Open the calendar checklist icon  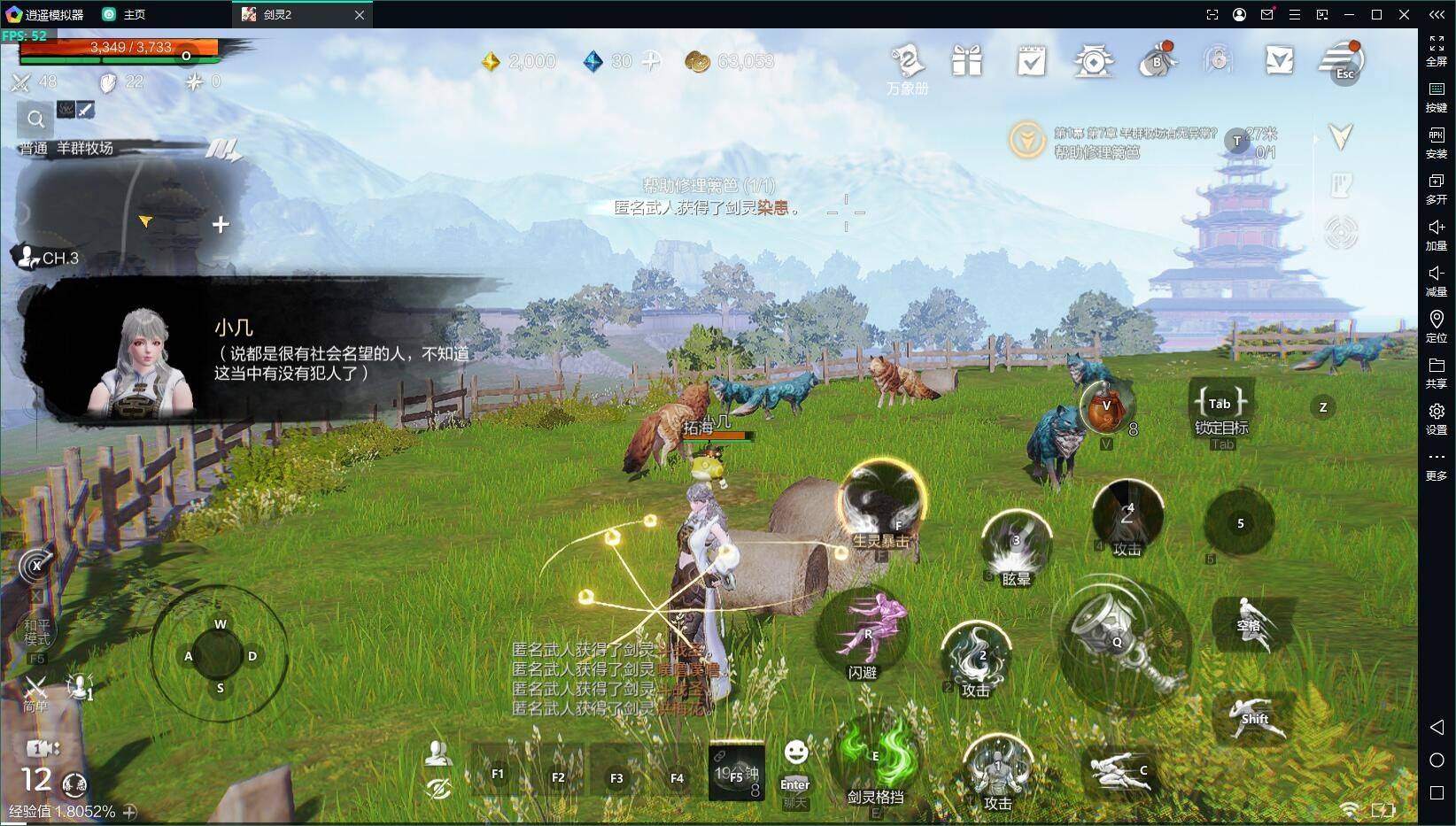pos(1031,61)
